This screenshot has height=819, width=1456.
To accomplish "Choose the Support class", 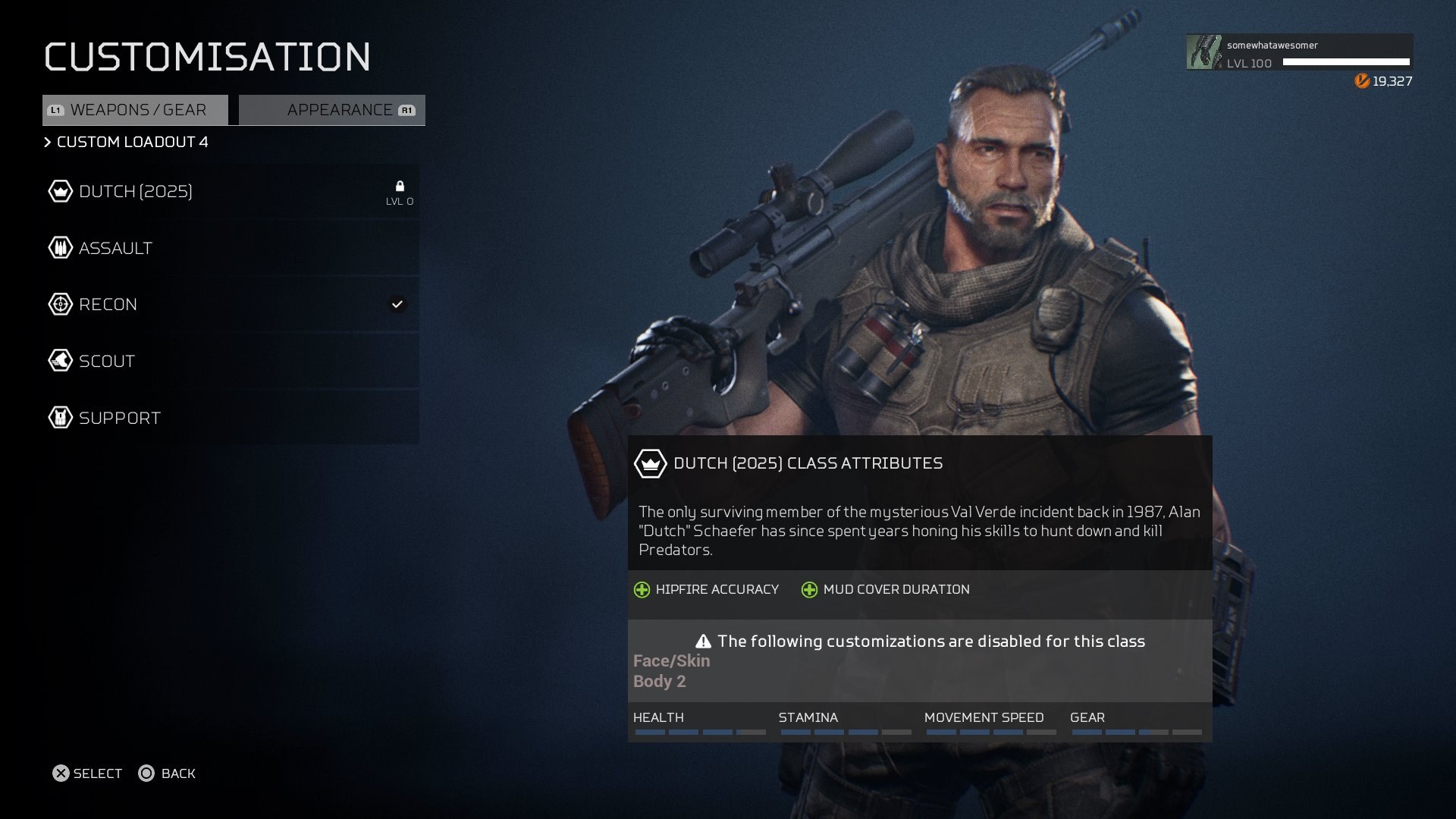I will click(x=231, y=418).
